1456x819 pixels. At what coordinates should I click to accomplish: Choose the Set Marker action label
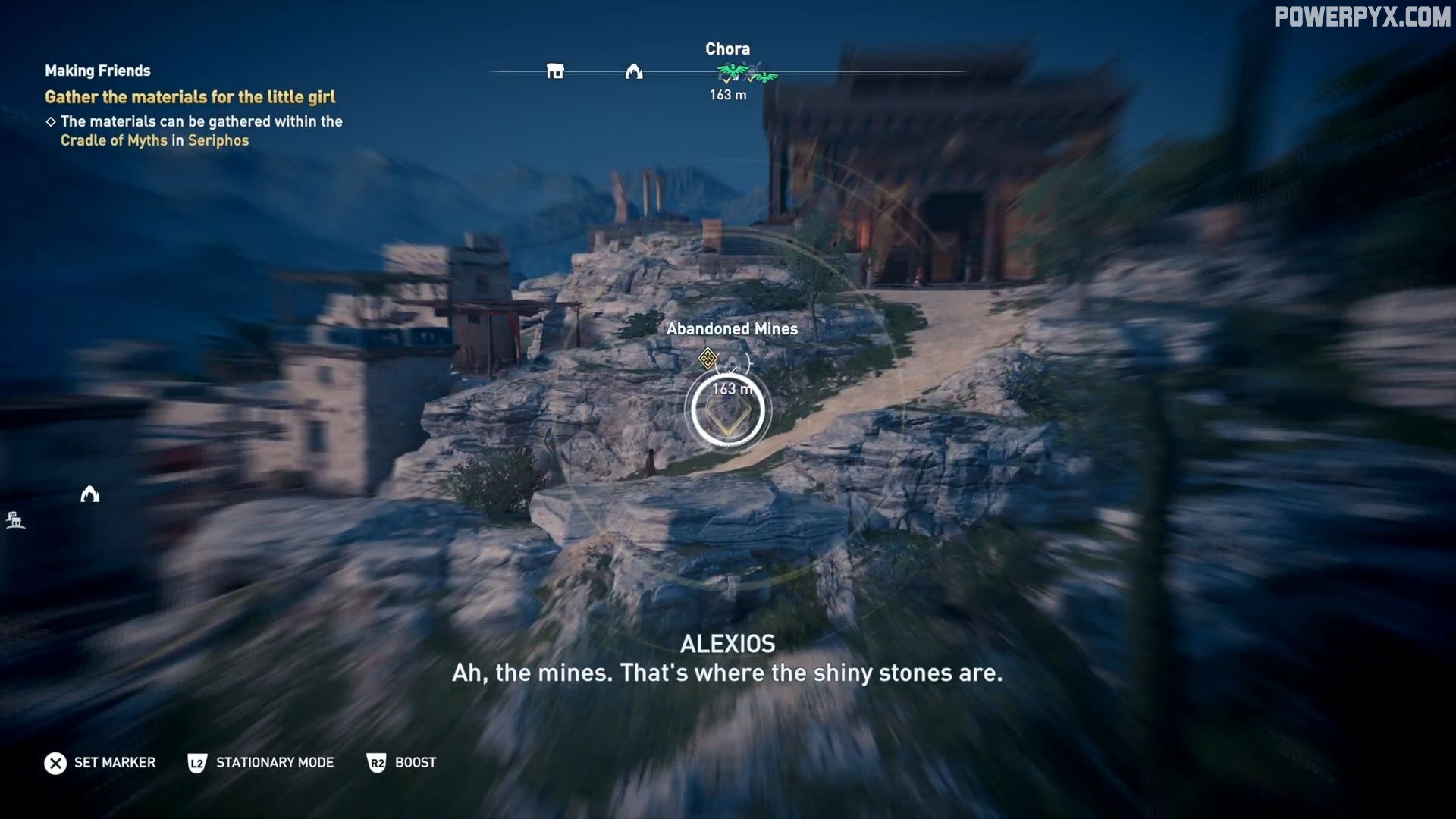[115, 762]
